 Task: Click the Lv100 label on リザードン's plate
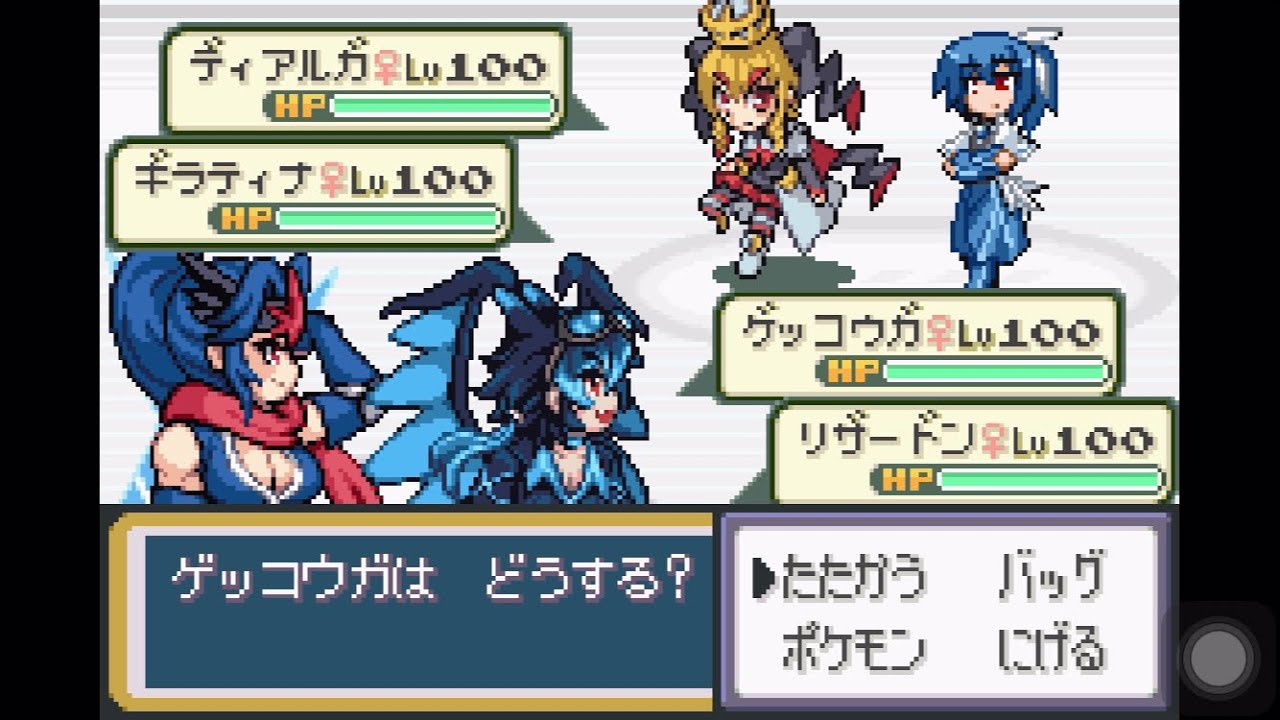point(1080,438)
